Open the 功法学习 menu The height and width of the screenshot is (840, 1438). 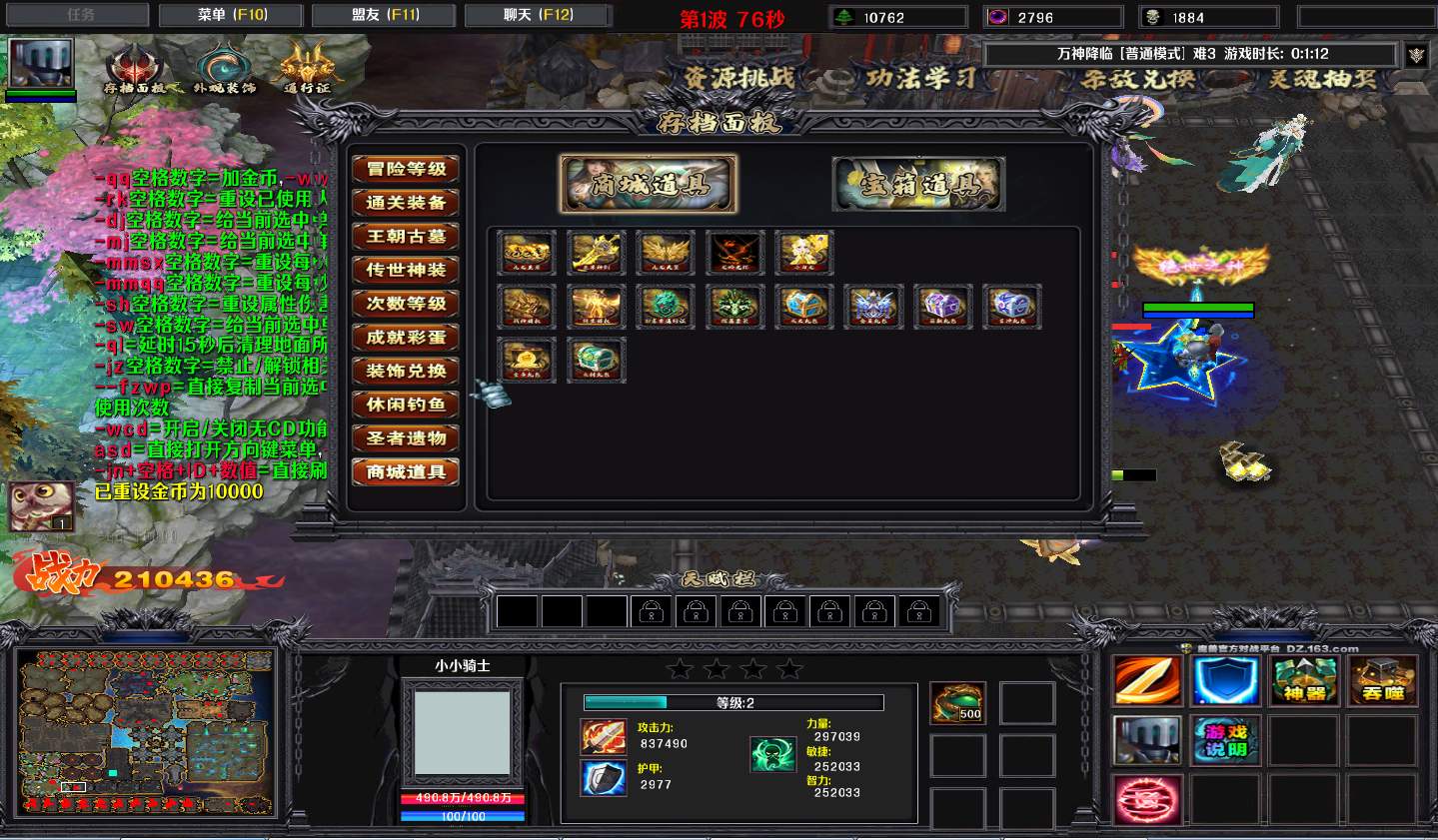coord(920,78)
